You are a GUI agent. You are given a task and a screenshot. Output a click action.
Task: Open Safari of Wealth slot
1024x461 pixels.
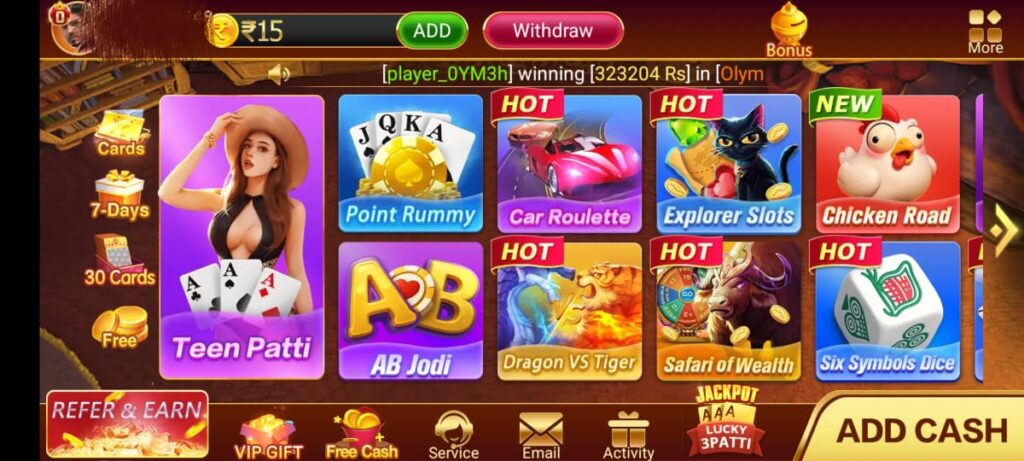(728, 310)
